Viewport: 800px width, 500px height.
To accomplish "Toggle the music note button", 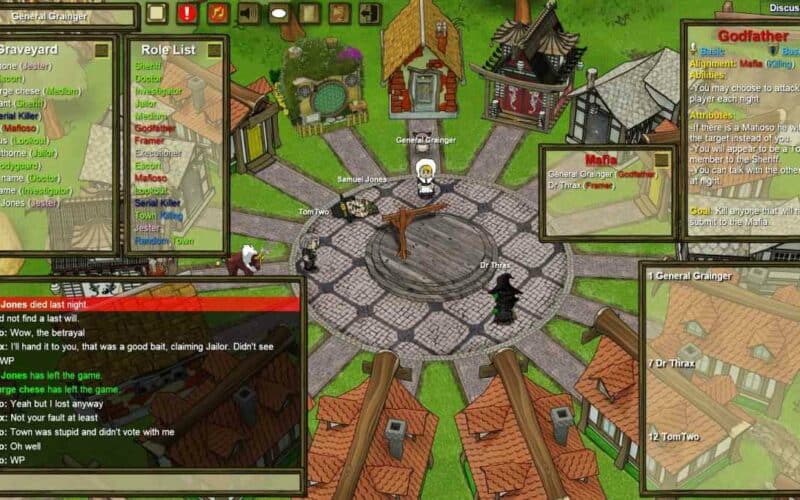I will pyautogui.click(x=218, y=13).
